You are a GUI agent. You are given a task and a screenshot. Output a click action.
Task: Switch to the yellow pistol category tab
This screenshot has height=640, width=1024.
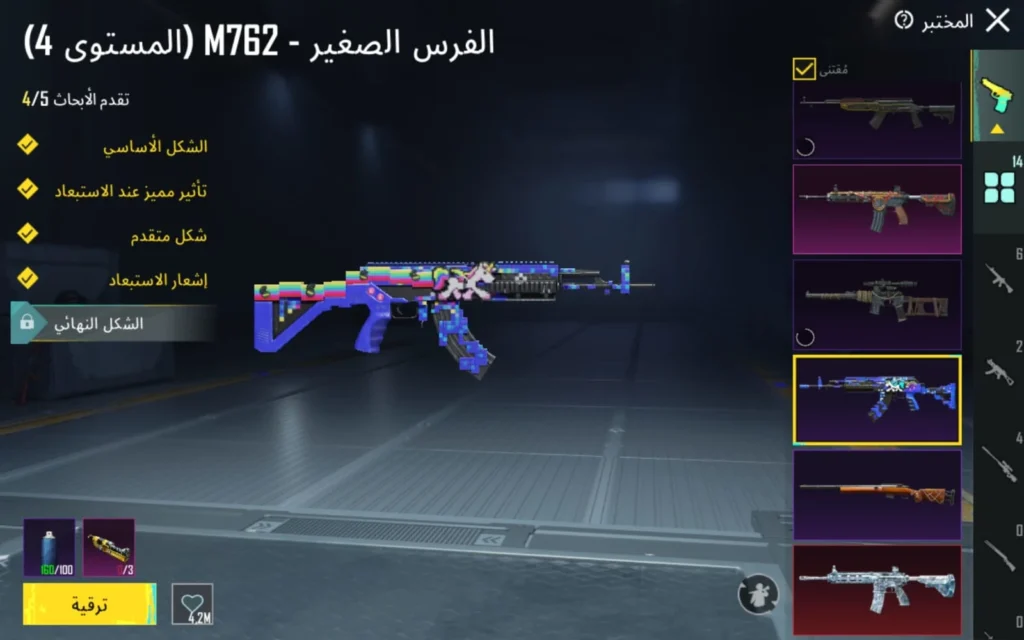pos(998,96)
